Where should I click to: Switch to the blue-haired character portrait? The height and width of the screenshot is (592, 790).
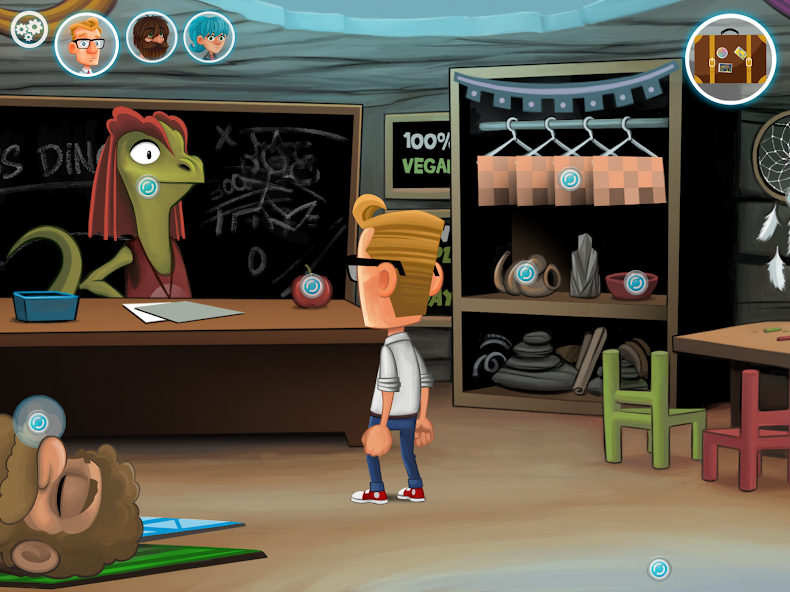click(209, 37)
